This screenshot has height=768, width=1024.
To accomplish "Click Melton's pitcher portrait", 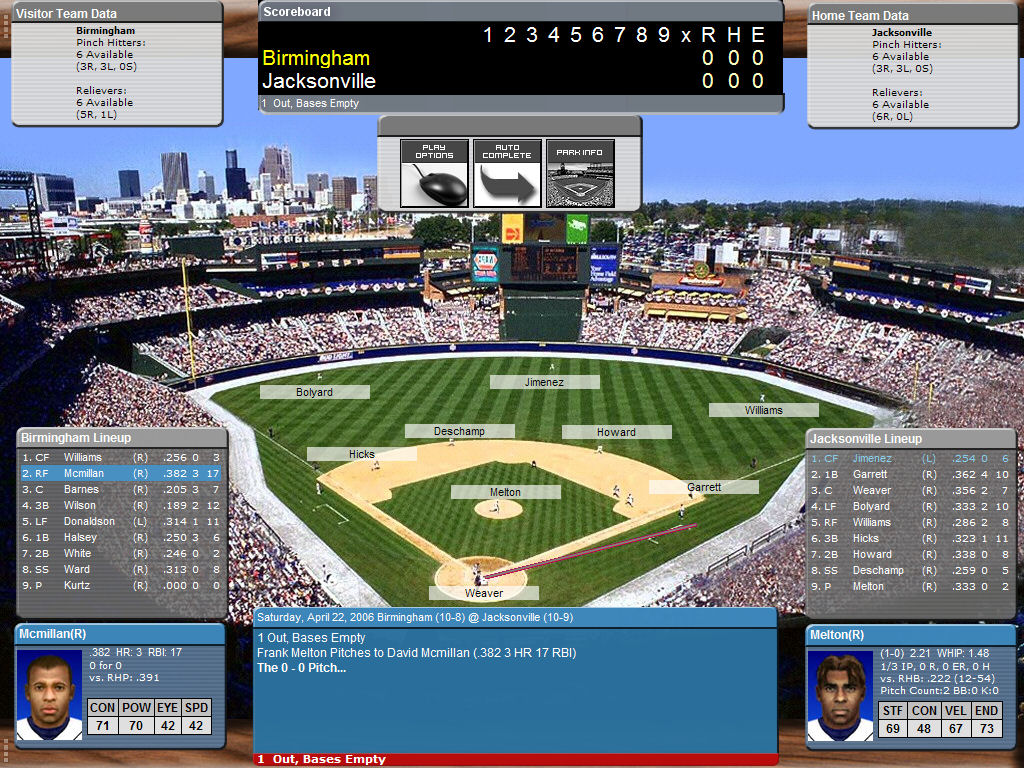I will [x=840, y=697].
